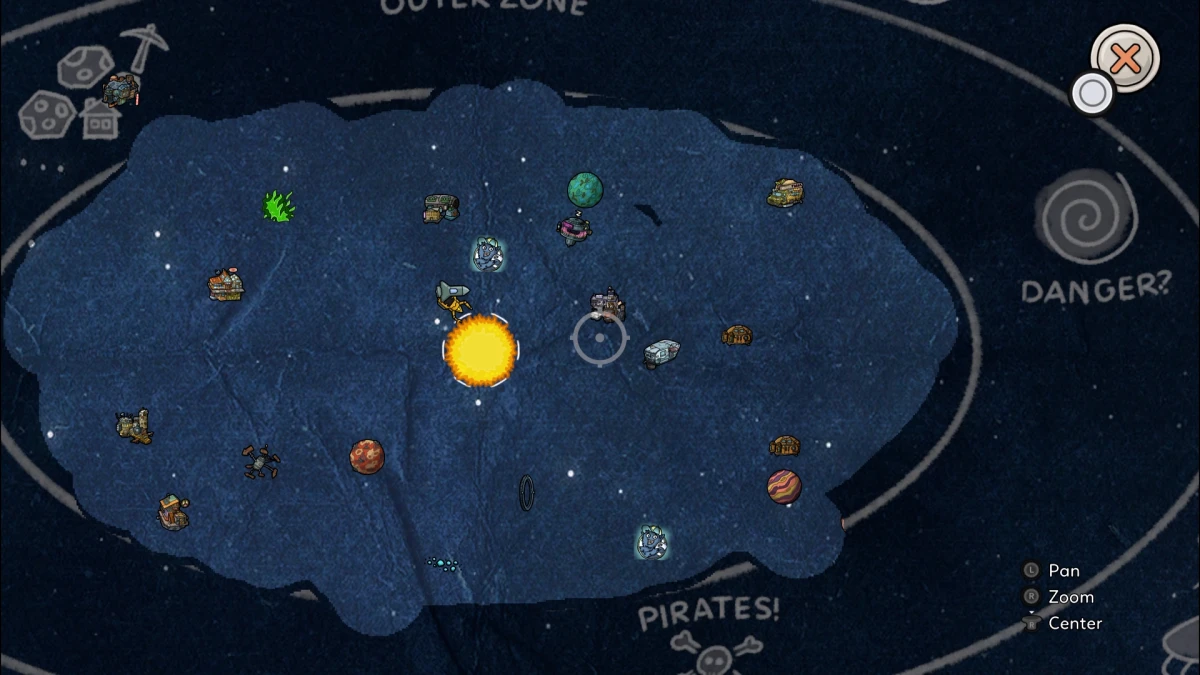Viewport: 1200px width, 675px height.
Task: Select the pink sleeping space station marker
Action: [574, 230]
